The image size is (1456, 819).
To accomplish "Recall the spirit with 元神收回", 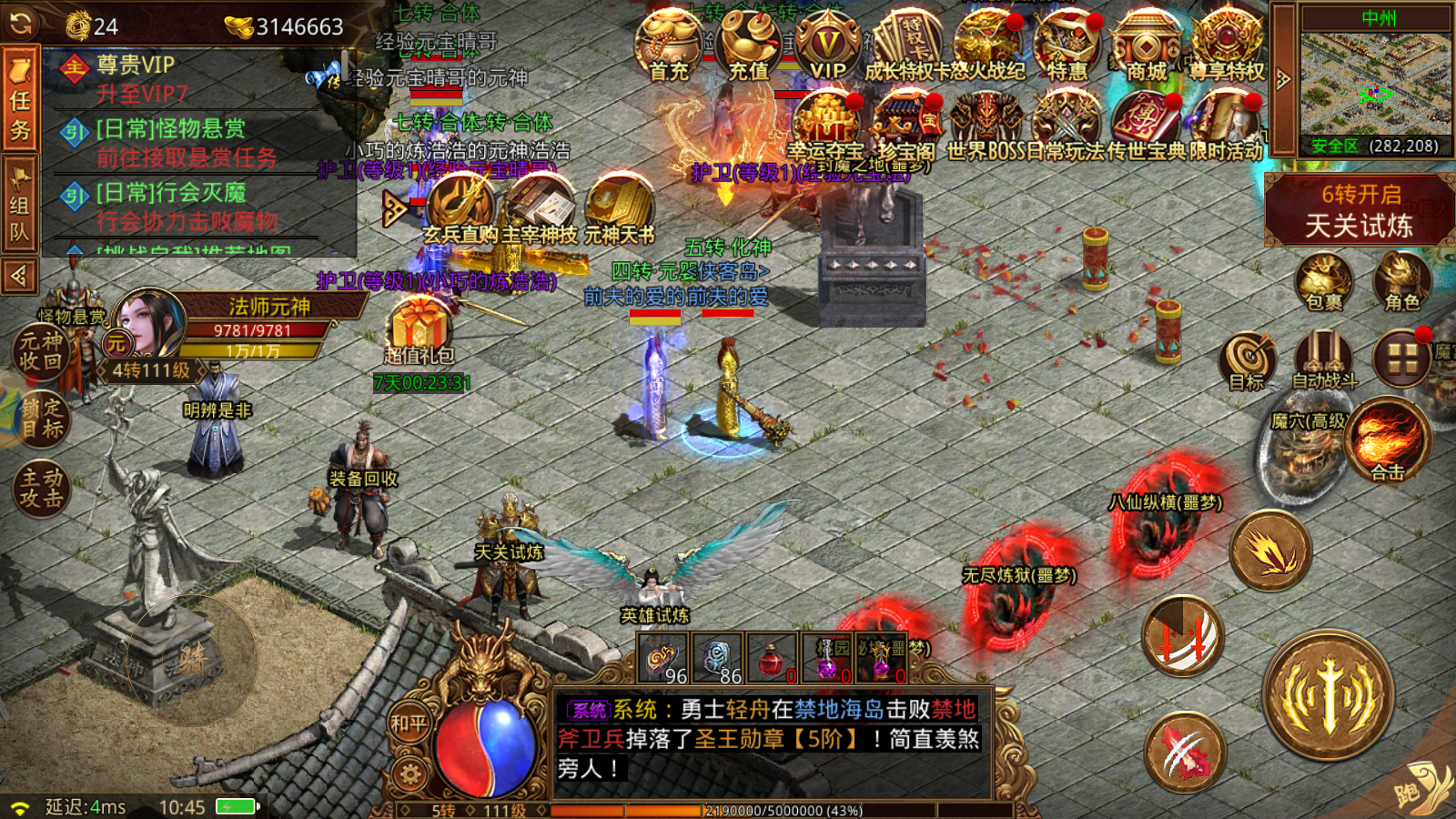I will pyautogui.click(x=41, y=351).
